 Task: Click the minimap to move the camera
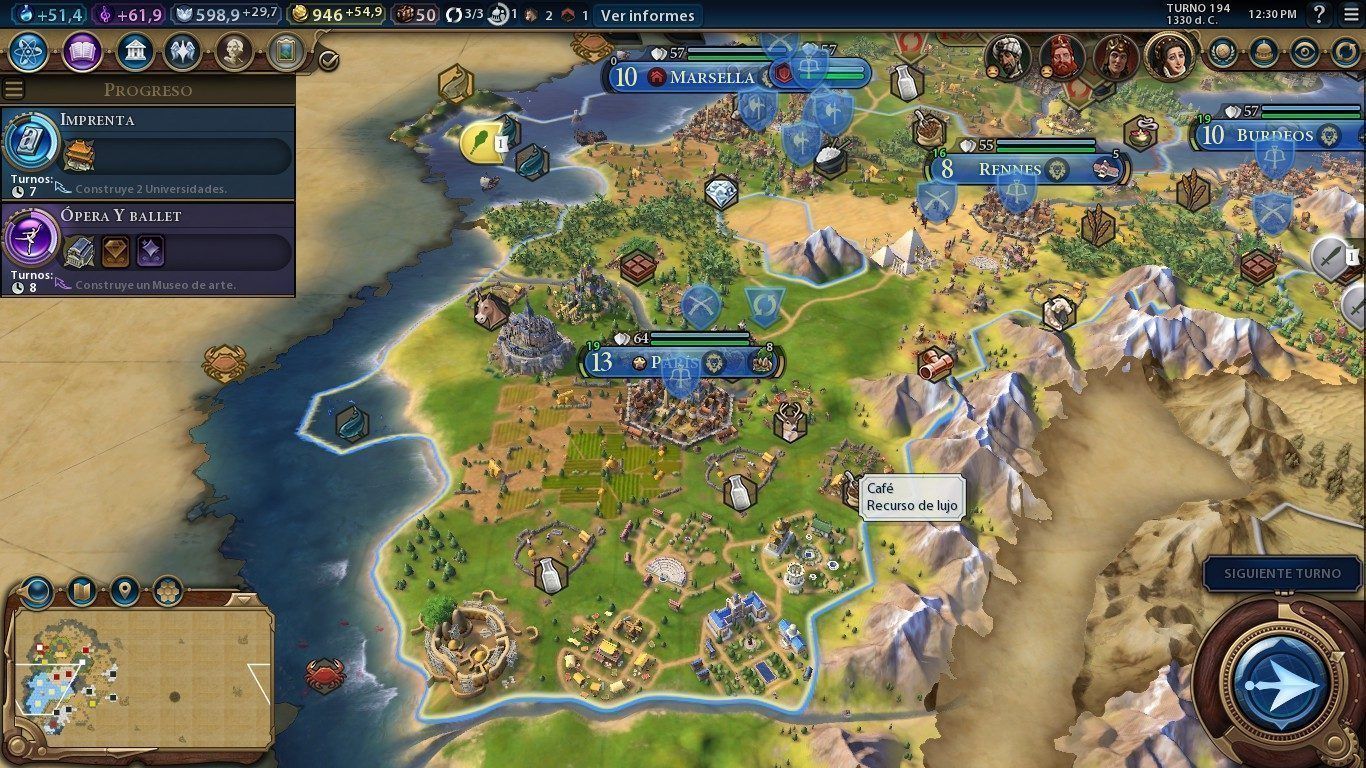(140, 680)
